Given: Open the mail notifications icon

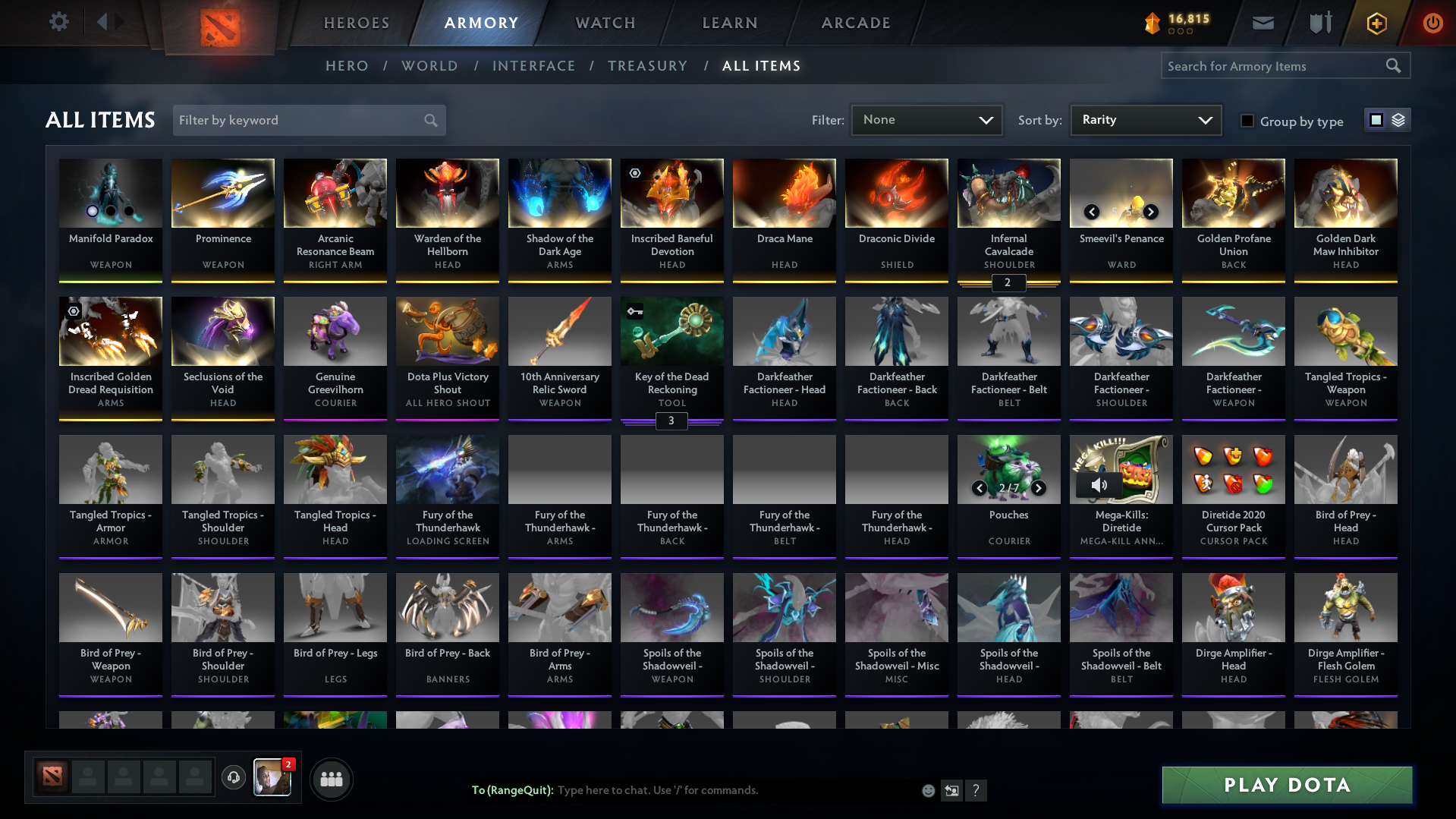Looking at the screenshot, I should [1262, 23].
